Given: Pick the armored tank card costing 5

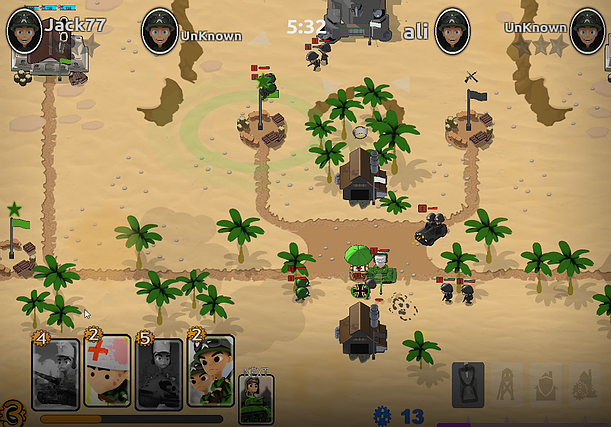Looking at the screenshot, I should 159,372.
